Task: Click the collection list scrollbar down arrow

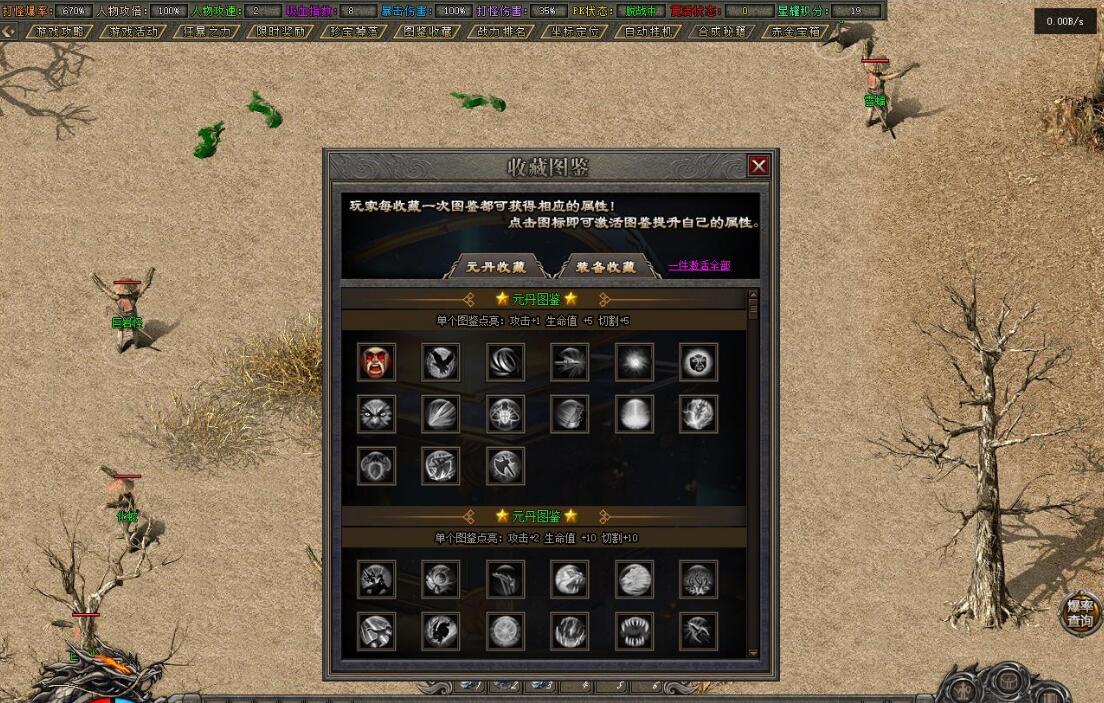Action: (x=754, y=653)
